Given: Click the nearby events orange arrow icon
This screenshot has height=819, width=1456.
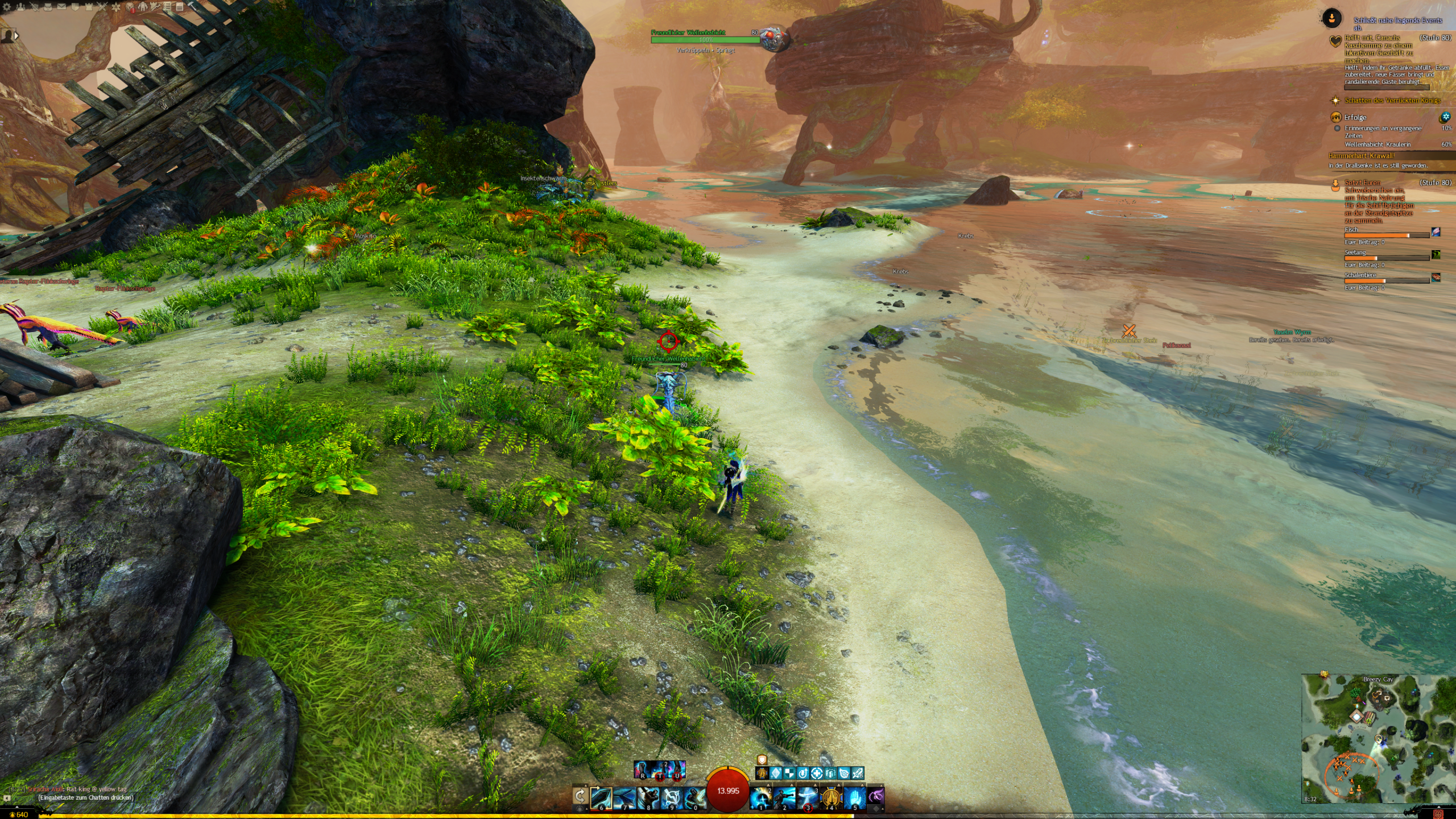Looking at the screenshot, I should (1331, 18).
